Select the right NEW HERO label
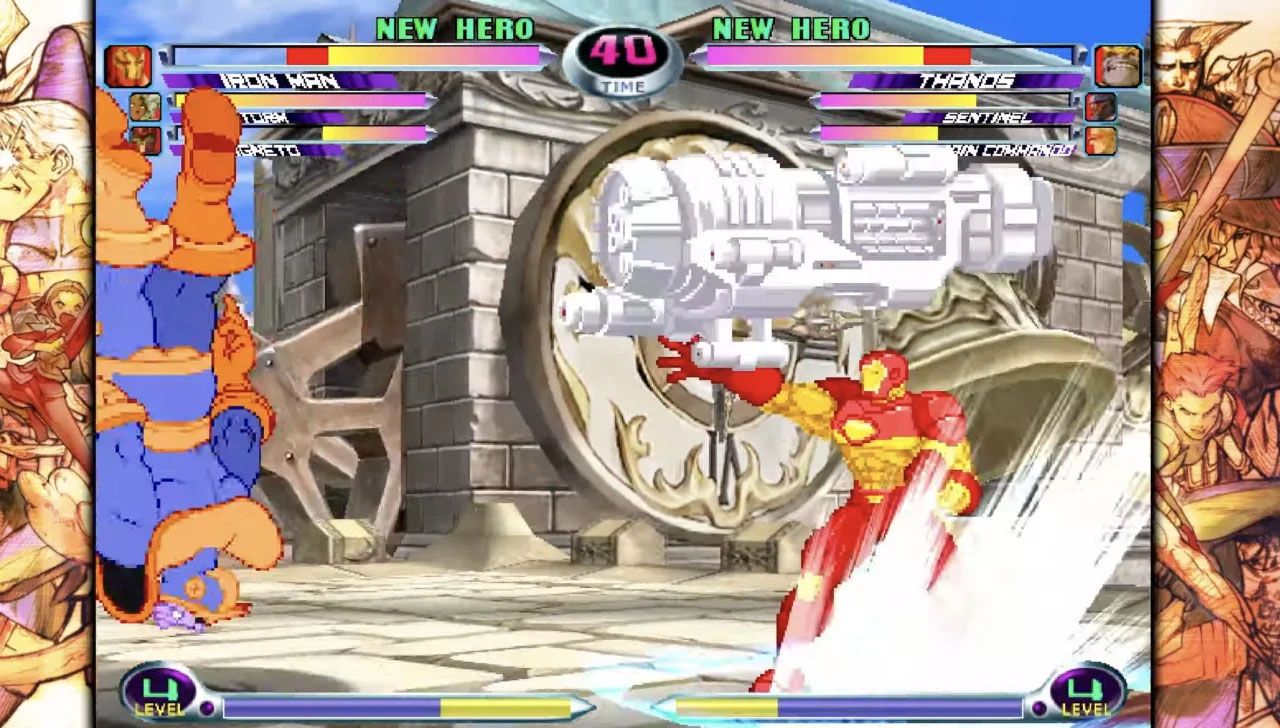 790,26
